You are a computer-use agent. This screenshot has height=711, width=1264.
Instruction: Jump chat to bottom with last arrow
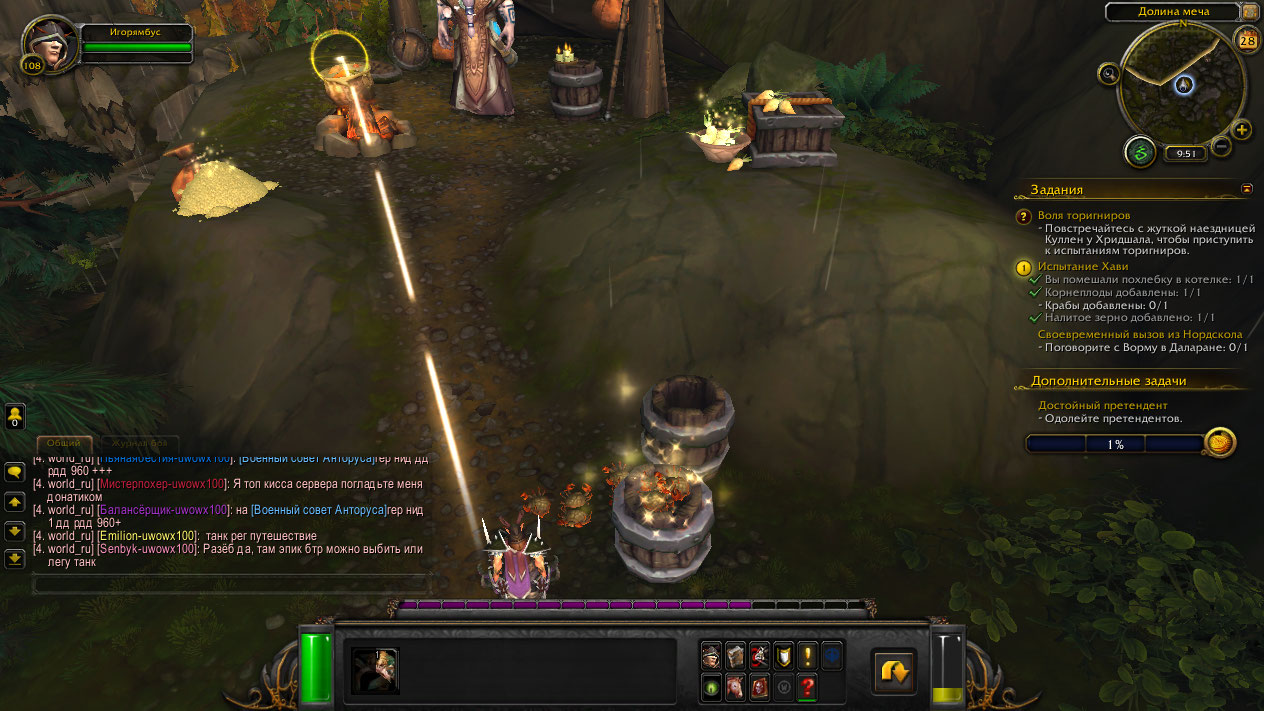click(15, 558)
